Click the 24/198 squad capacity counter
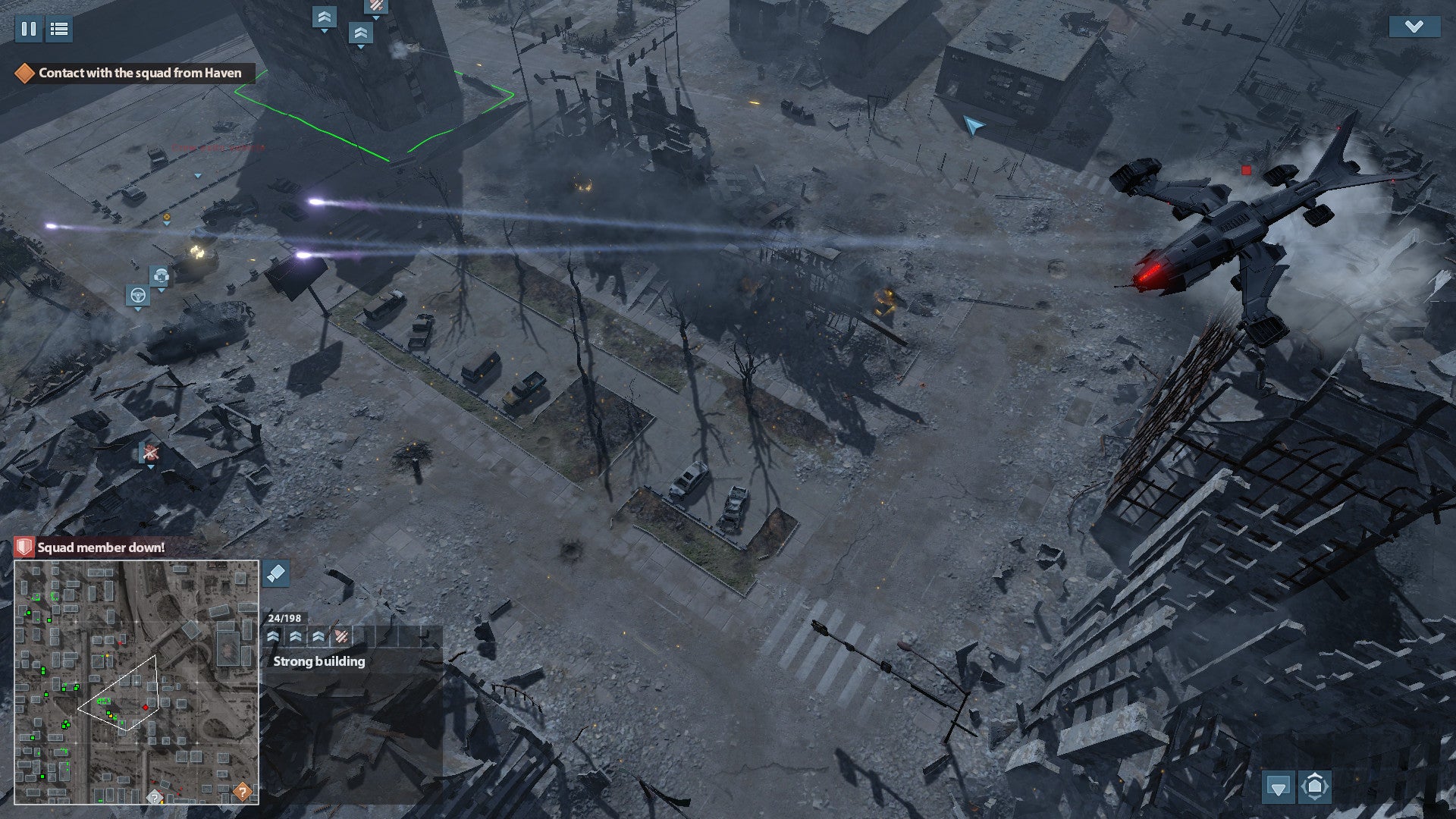 [284, 618]
